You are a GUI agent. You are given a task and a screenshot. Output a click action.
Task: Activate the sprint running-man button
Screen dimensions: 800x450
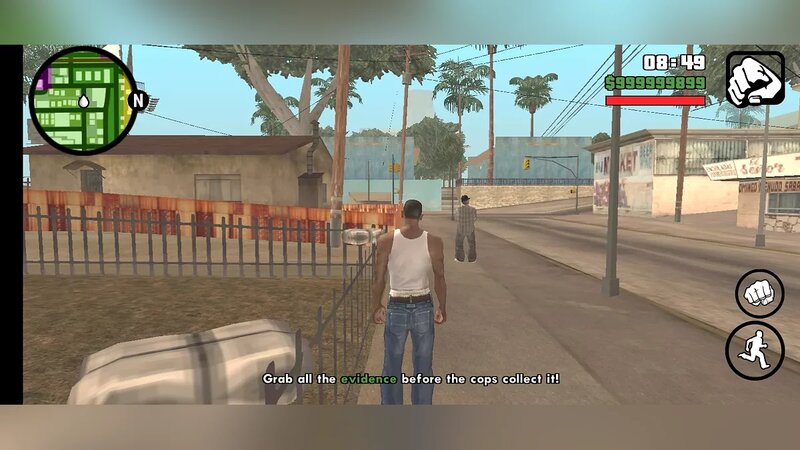point(755,350)
